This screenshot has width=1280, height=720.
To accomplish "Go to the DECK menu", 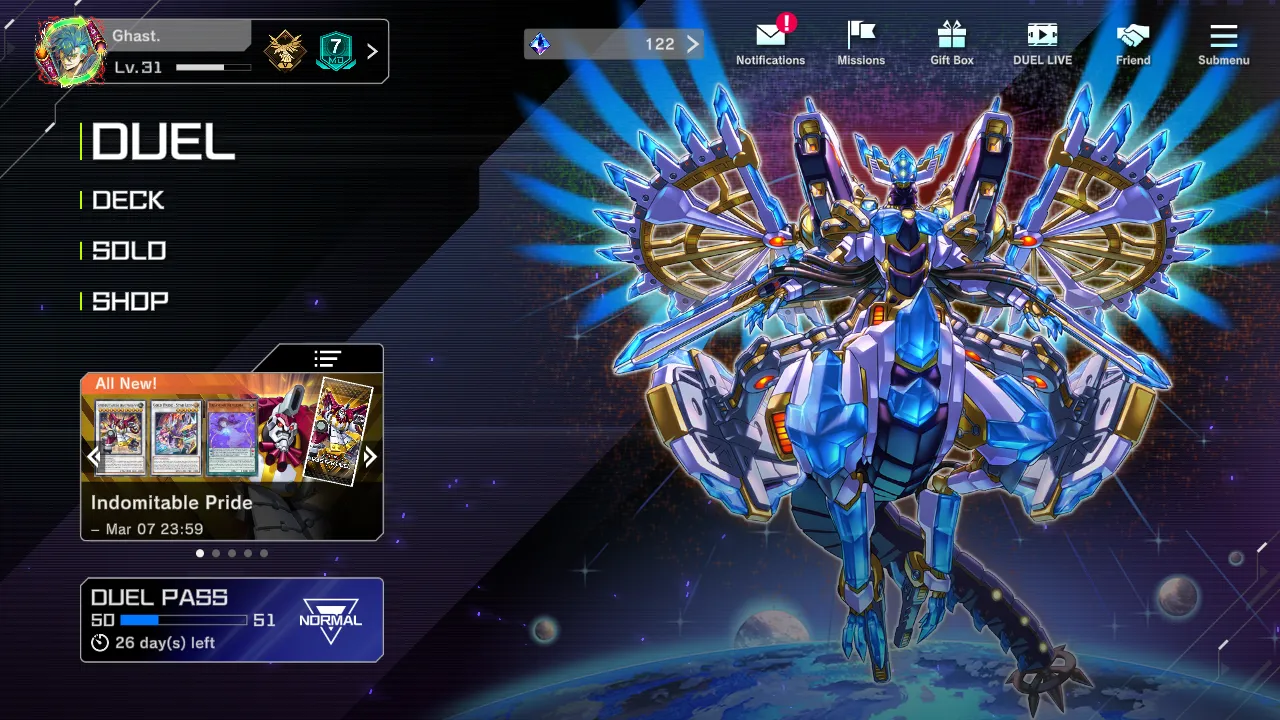I will 128,200.
